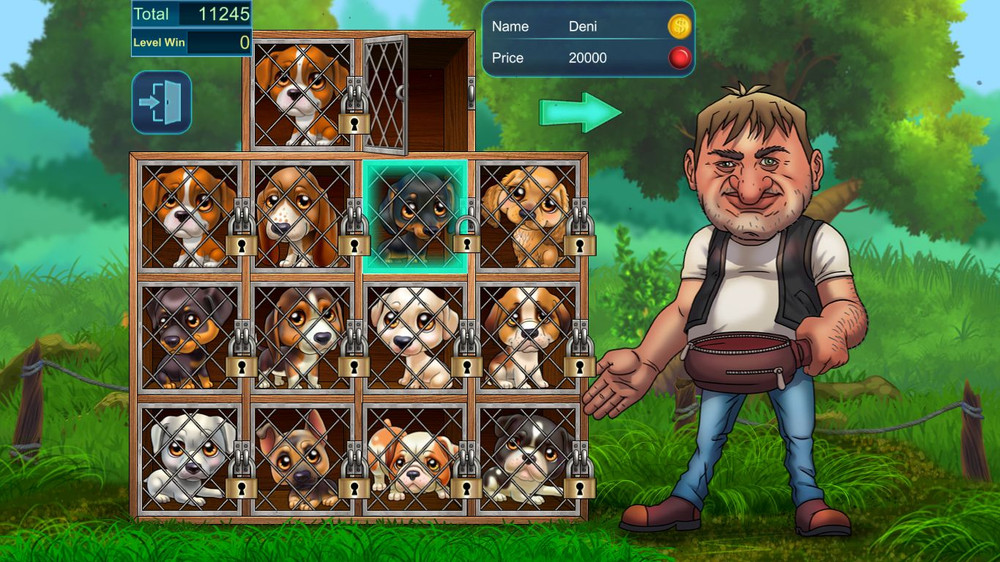Click the red button beside Price
This screenshot has height=562, width=1000.
680,58
